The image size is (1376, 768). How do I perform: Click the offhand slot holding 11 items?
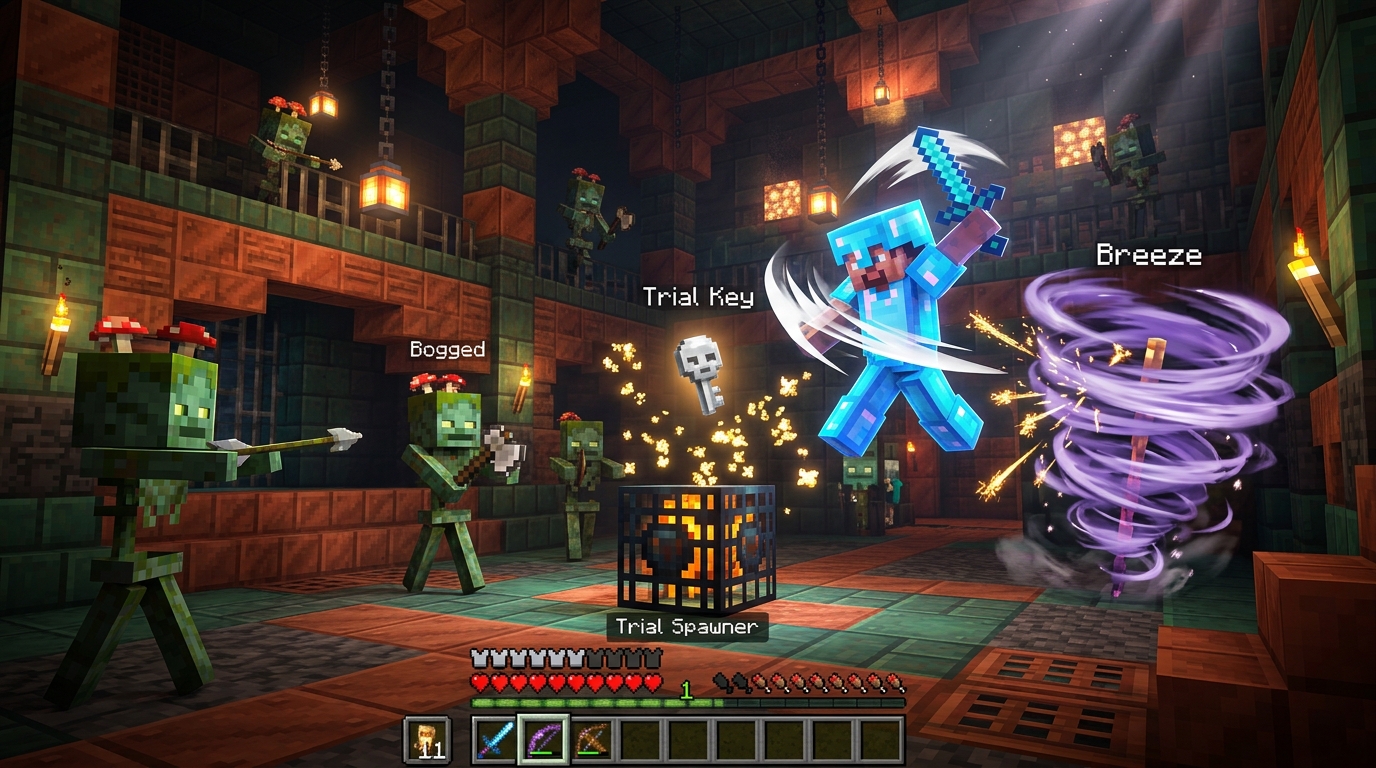[426, 740]
